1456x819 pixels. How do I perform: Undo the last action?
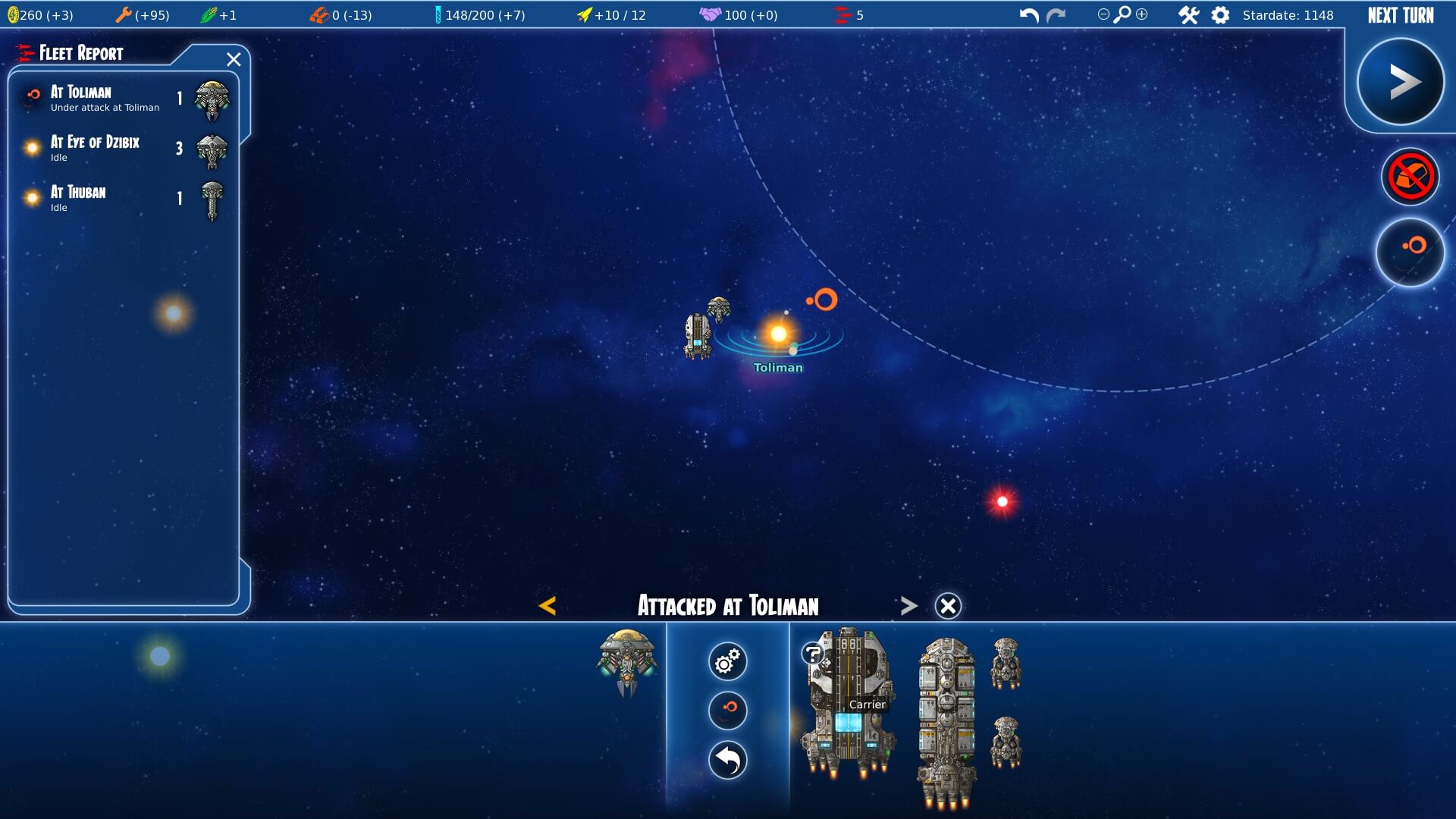[1028, 15]
